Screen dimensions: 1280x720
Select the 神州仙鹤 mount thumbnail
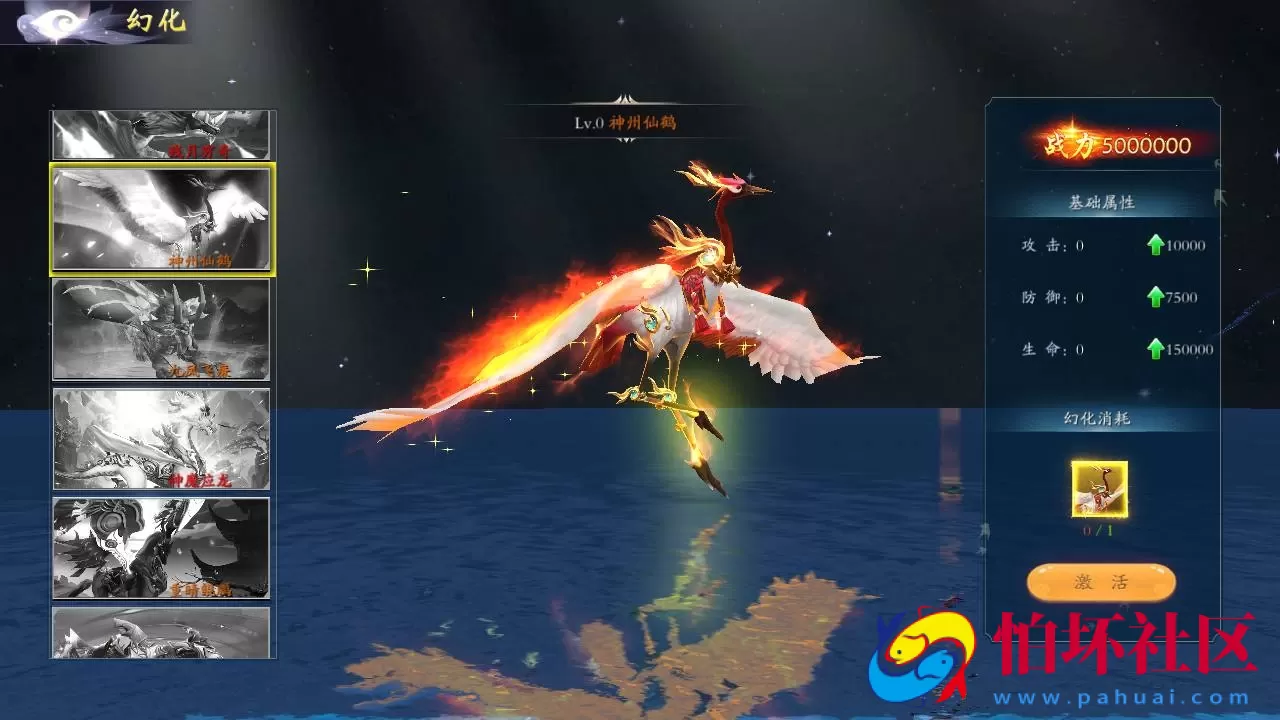point(160,218)
